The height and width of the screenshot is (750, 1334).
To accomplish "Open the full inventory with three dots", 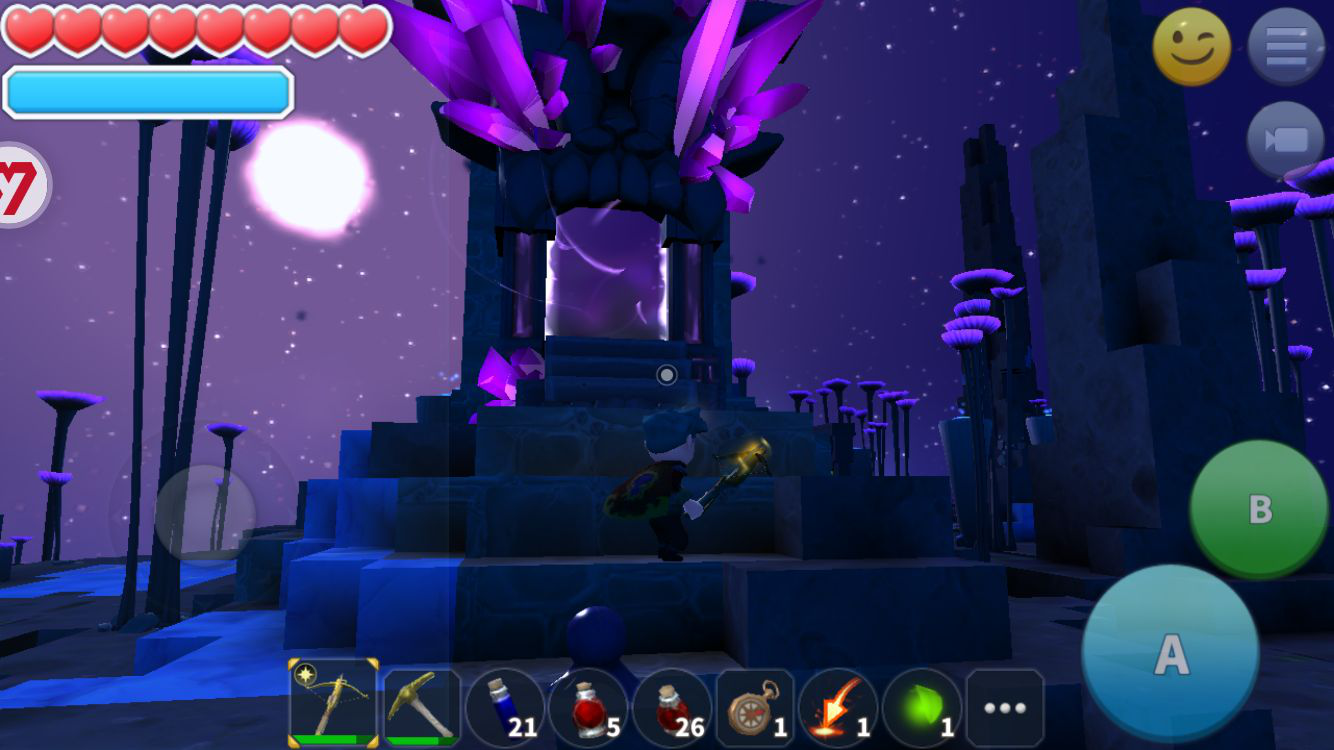I will click(1005, 707).
